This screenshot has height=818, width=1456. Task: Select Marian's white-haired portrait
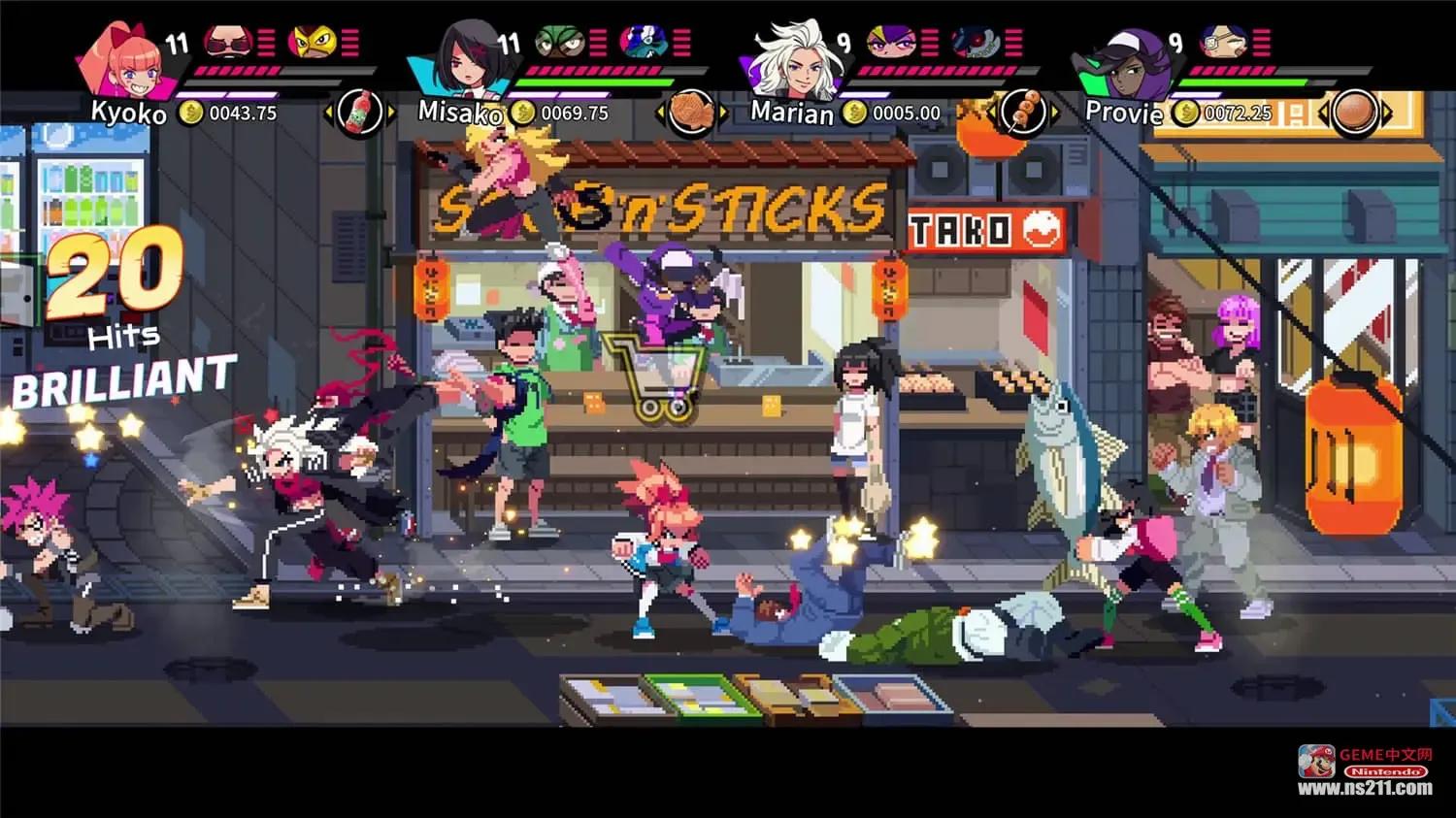pos(797,60)
